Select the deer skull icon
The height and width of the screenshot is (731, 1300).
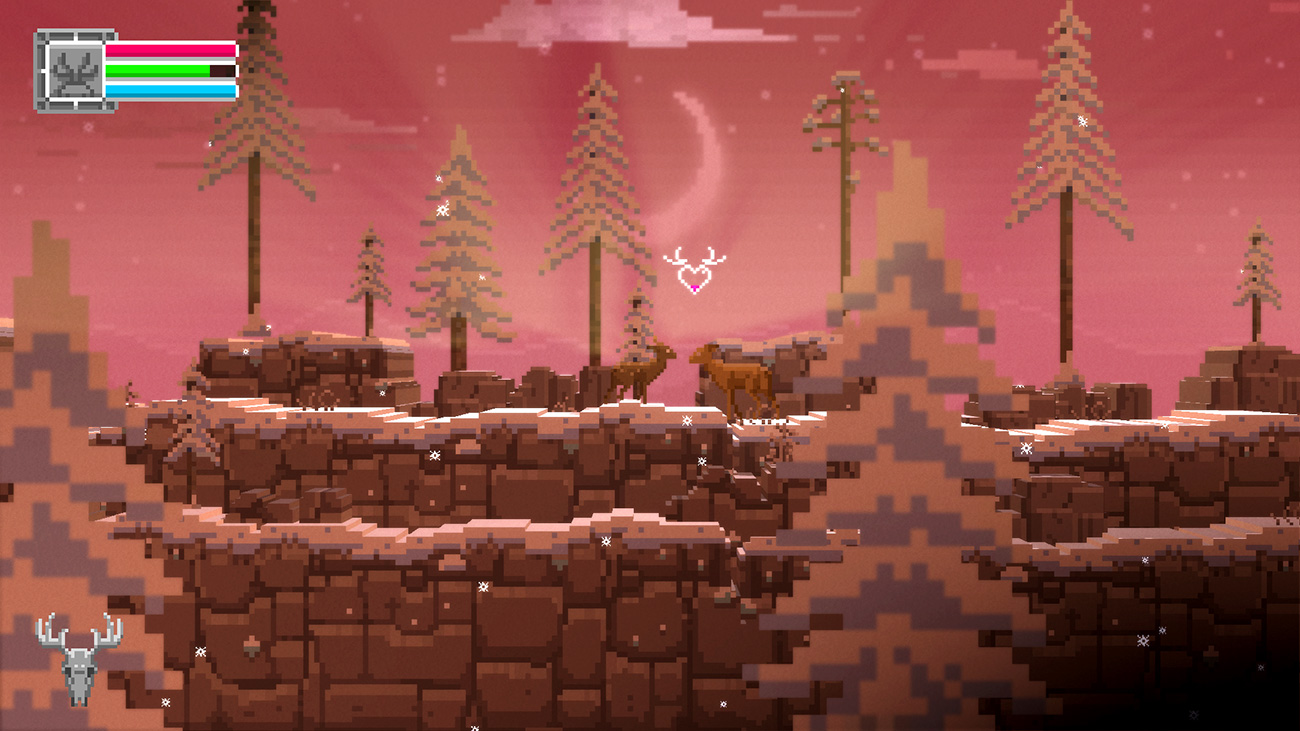click(x=79, y=658)
